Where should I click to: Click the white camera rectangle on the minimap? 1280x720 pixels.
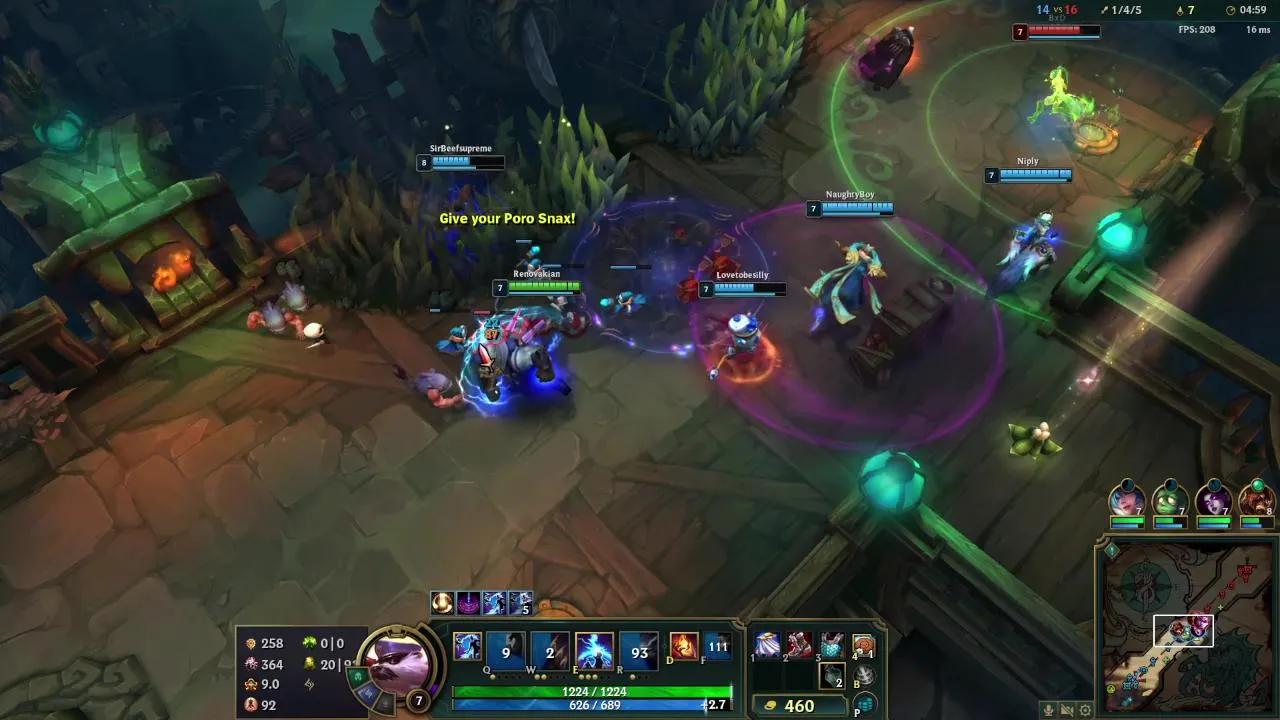[1183, 630]
